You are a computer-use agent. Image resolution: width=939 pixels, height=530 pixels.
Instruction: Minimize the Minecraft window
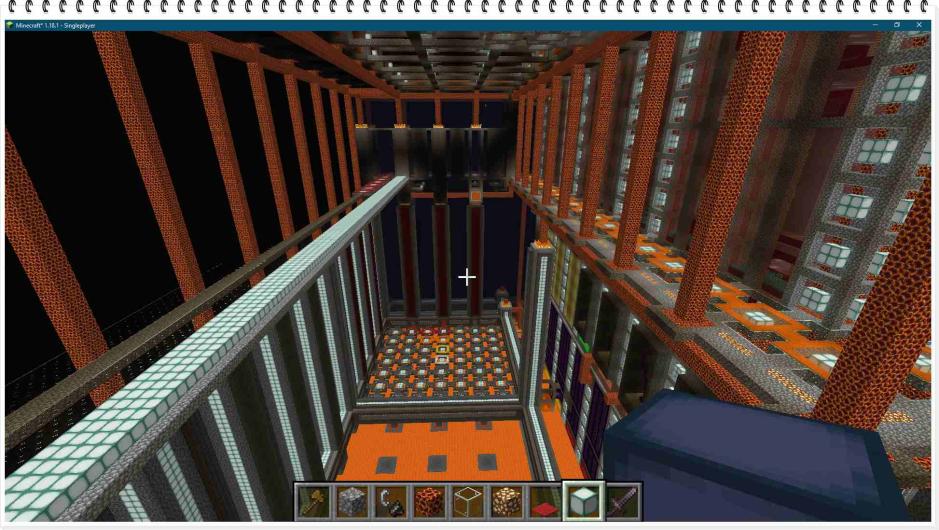tap(875, 25)
